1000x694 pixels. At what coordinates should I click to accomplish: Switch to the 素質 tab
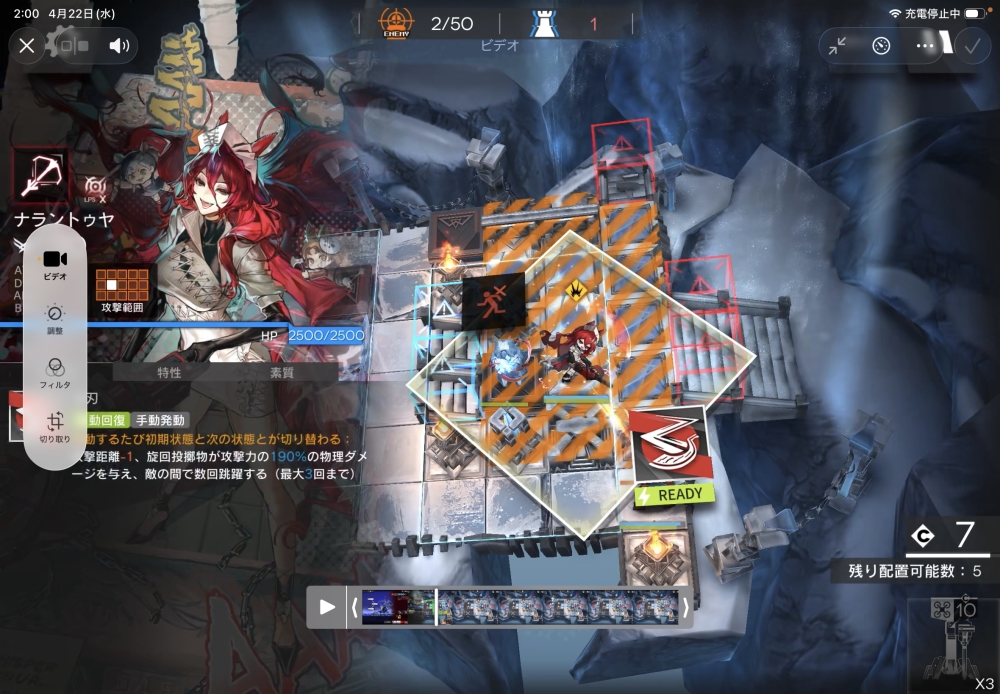click(x=282, y=372)
